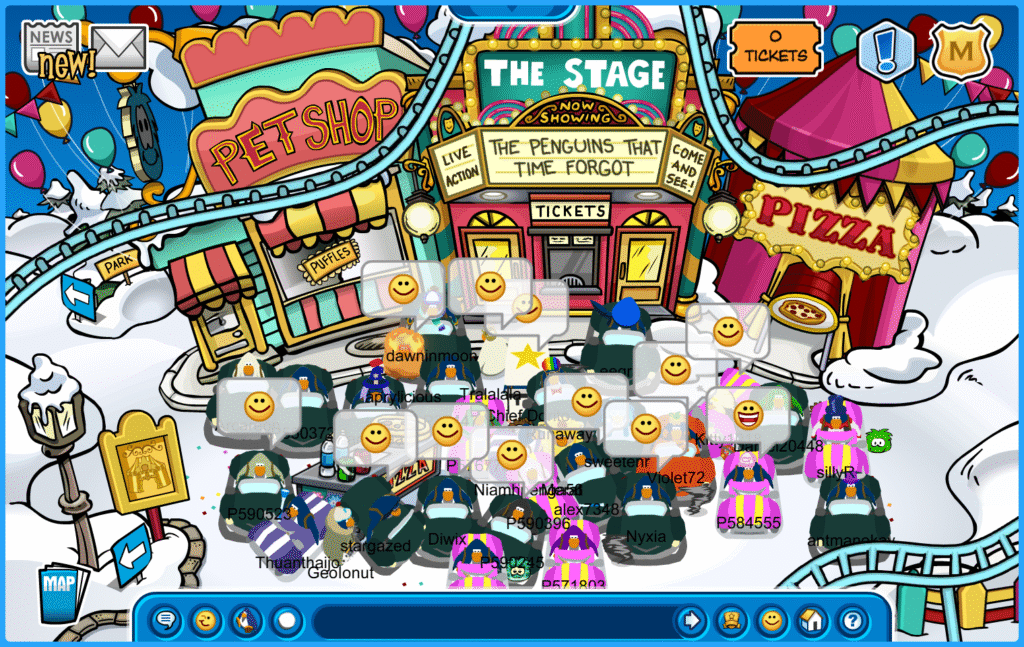The width and height of the screenshot is (1024, 647).
Task: Send the message with the arrow button
Action: (x=691, y=621)
